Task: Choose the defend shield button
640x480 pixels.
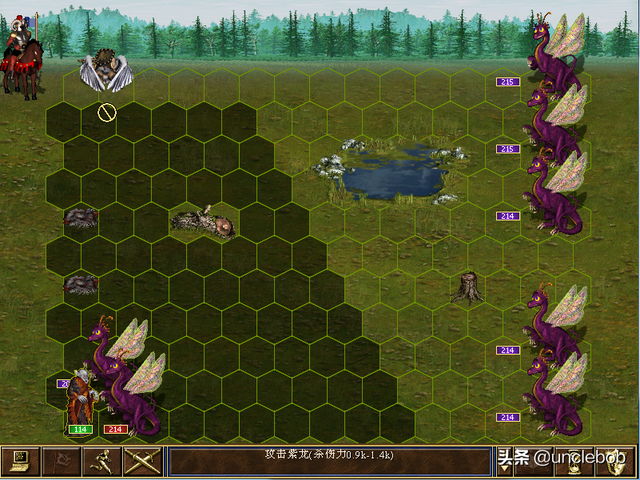Action: click(619, 461)
